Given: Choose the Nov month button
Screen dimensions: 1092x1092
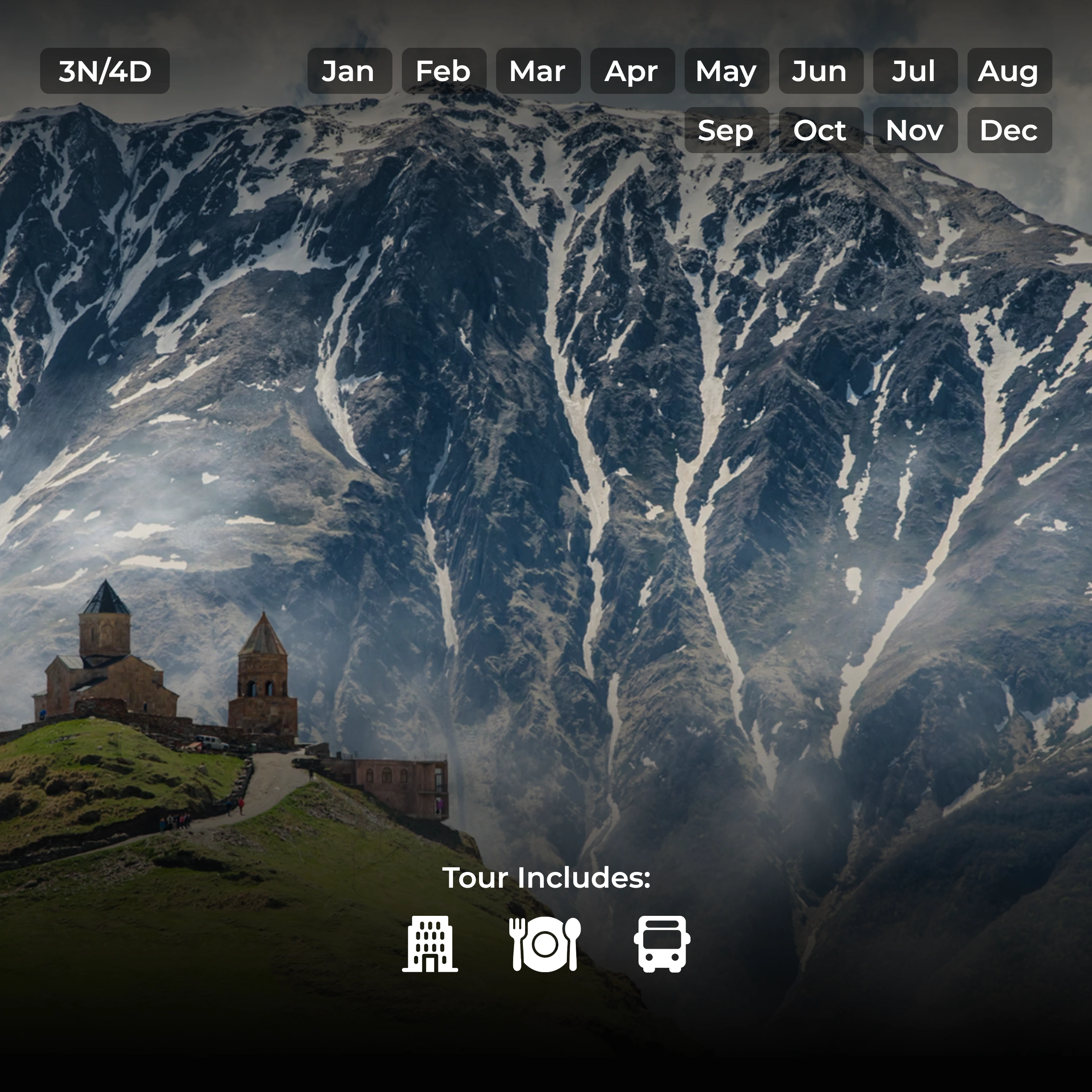Looking at the screenshot, I should point(915,130).
